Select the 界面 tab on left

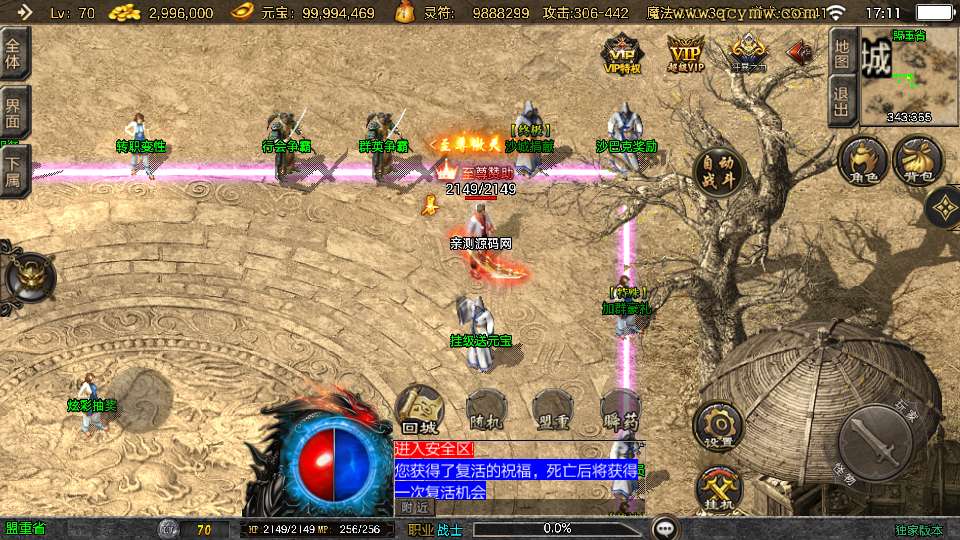(x=13, y=112)
